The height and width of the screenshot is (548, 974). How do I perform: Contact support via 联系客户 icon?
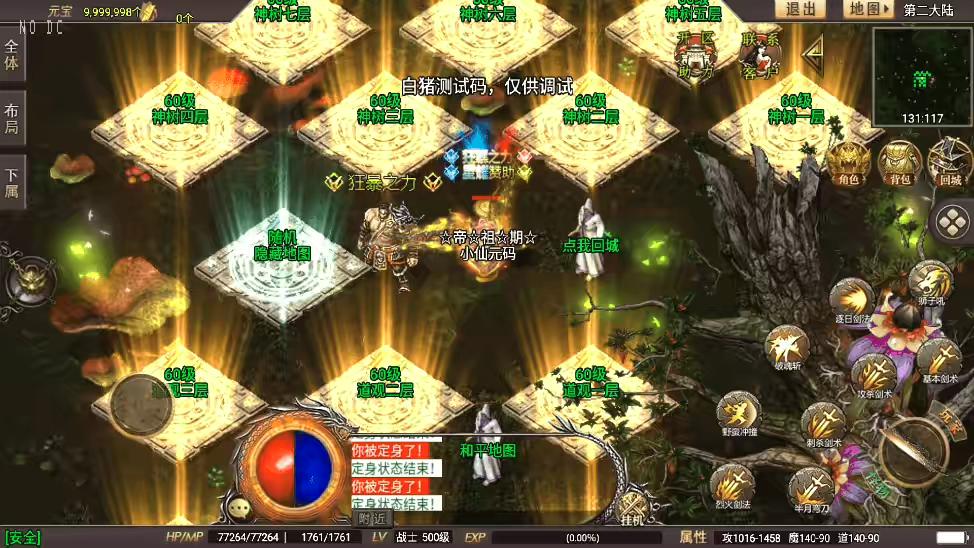click(x=760, y=55)
